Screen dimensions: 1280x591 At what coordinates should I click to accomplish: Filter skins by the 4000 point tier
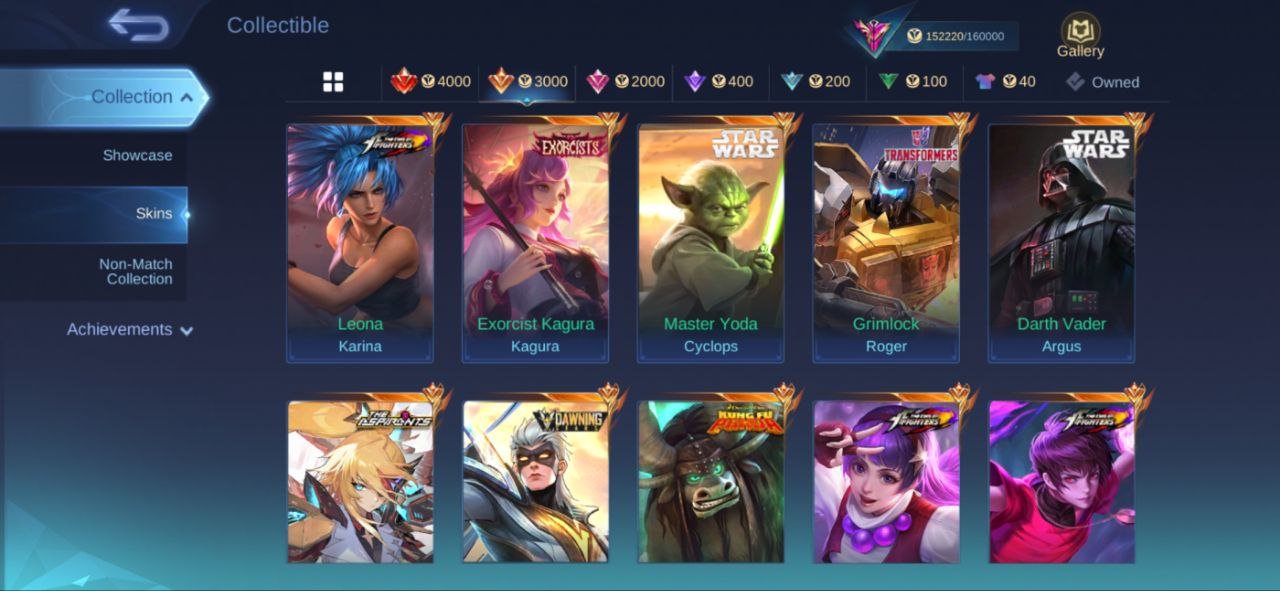point(431,82)
